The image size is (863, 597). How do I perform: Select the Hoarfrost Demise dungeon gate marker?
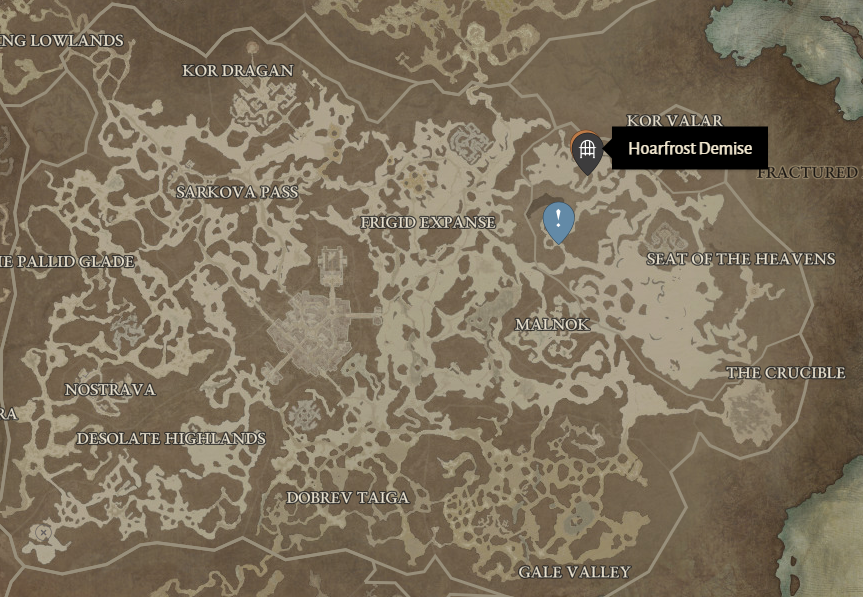587,151
